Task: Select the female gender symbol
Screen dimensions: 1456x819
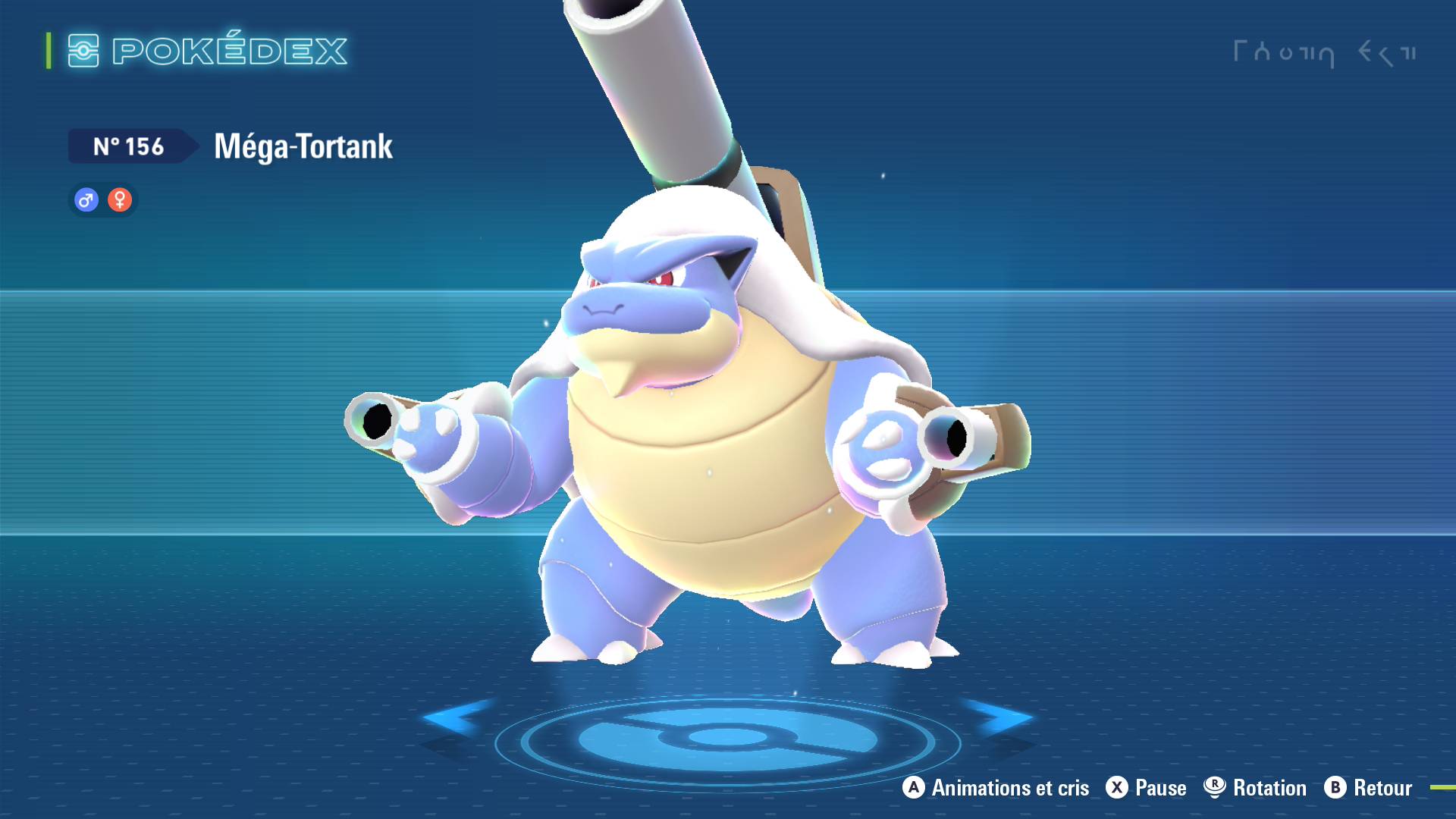Action: (121, 200)
